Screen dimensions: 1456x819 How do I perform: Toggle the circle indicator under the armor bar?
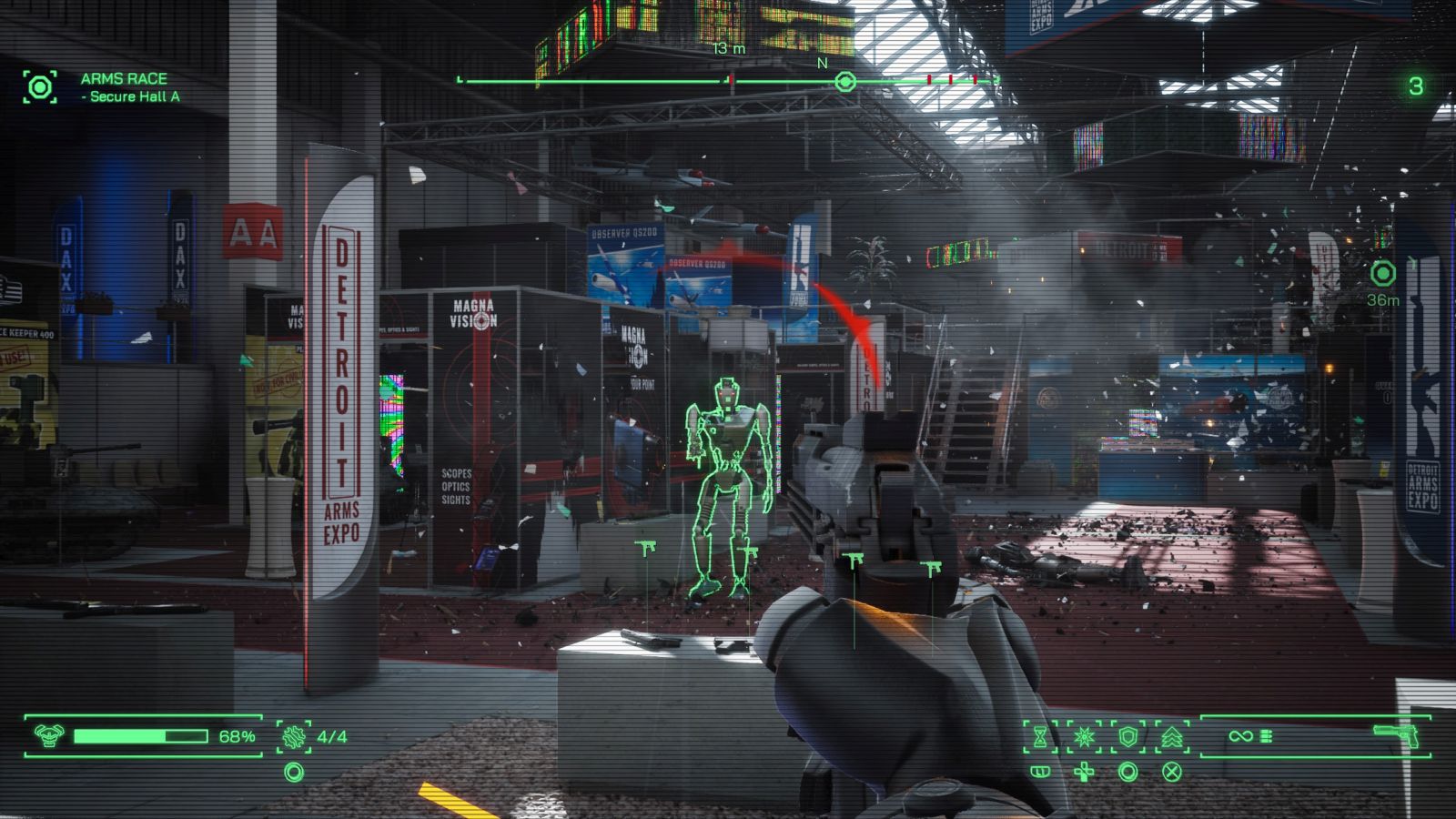click(x=294, y=773)
